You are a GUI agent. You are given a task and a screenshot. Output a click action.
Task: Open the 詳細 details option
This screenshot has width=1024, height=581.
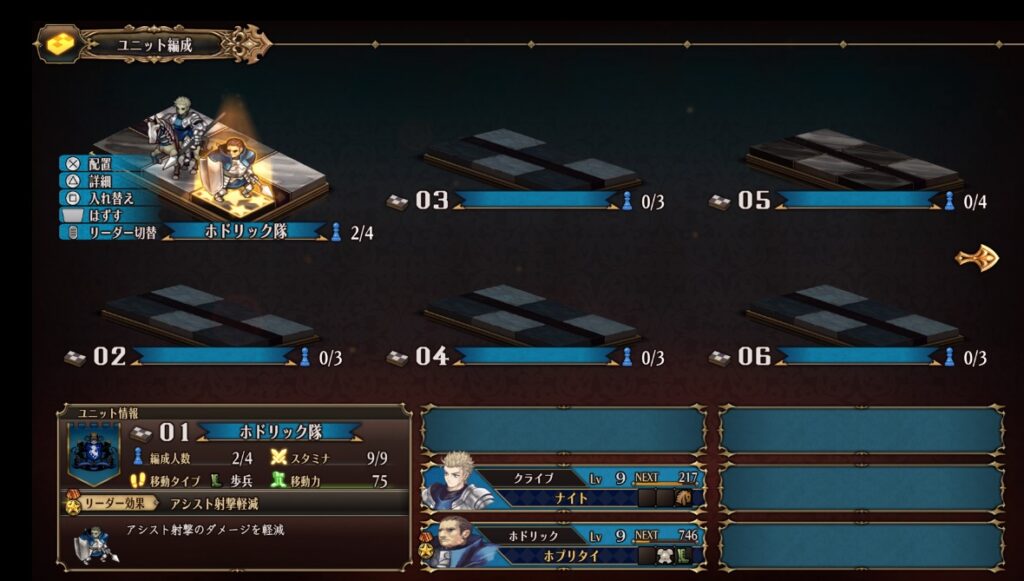point(100,181)
